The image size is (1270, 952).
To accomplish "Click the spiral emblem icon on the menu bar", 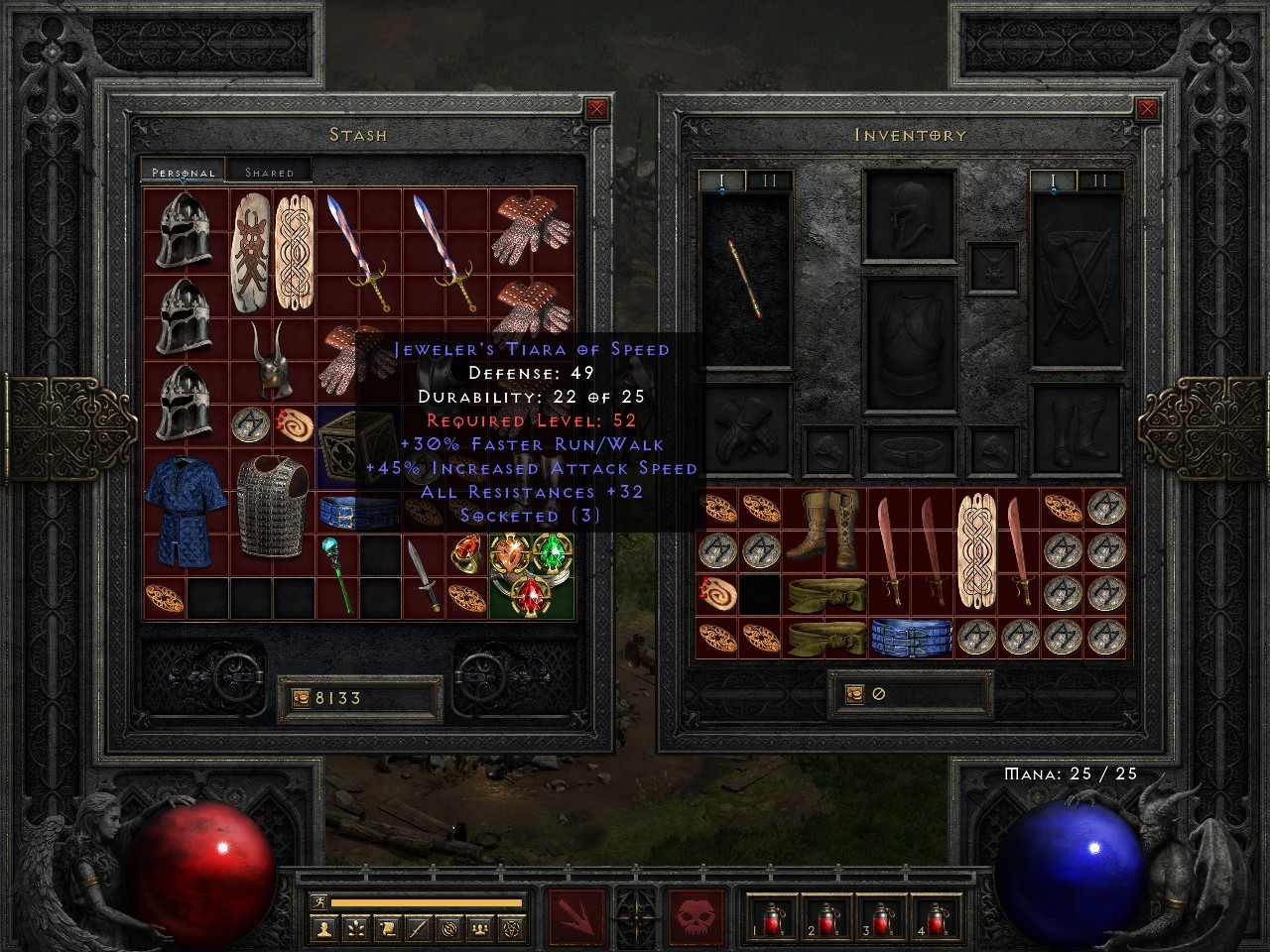I will [x=448, y=930].
